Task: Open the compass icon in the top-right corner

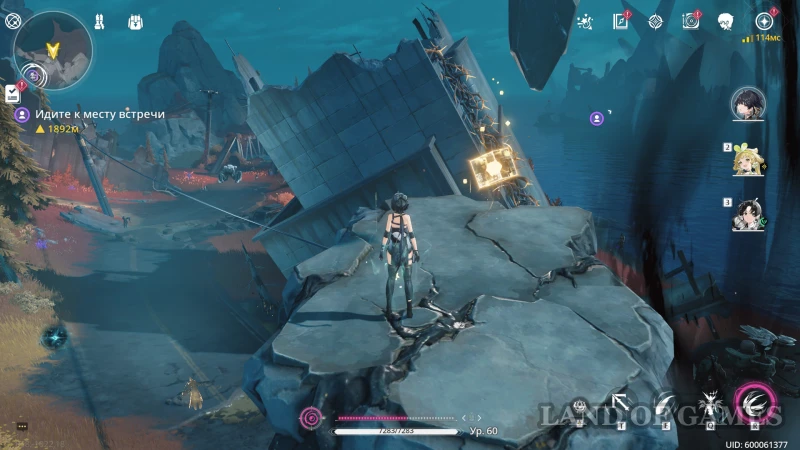Action: click(765, 21)
